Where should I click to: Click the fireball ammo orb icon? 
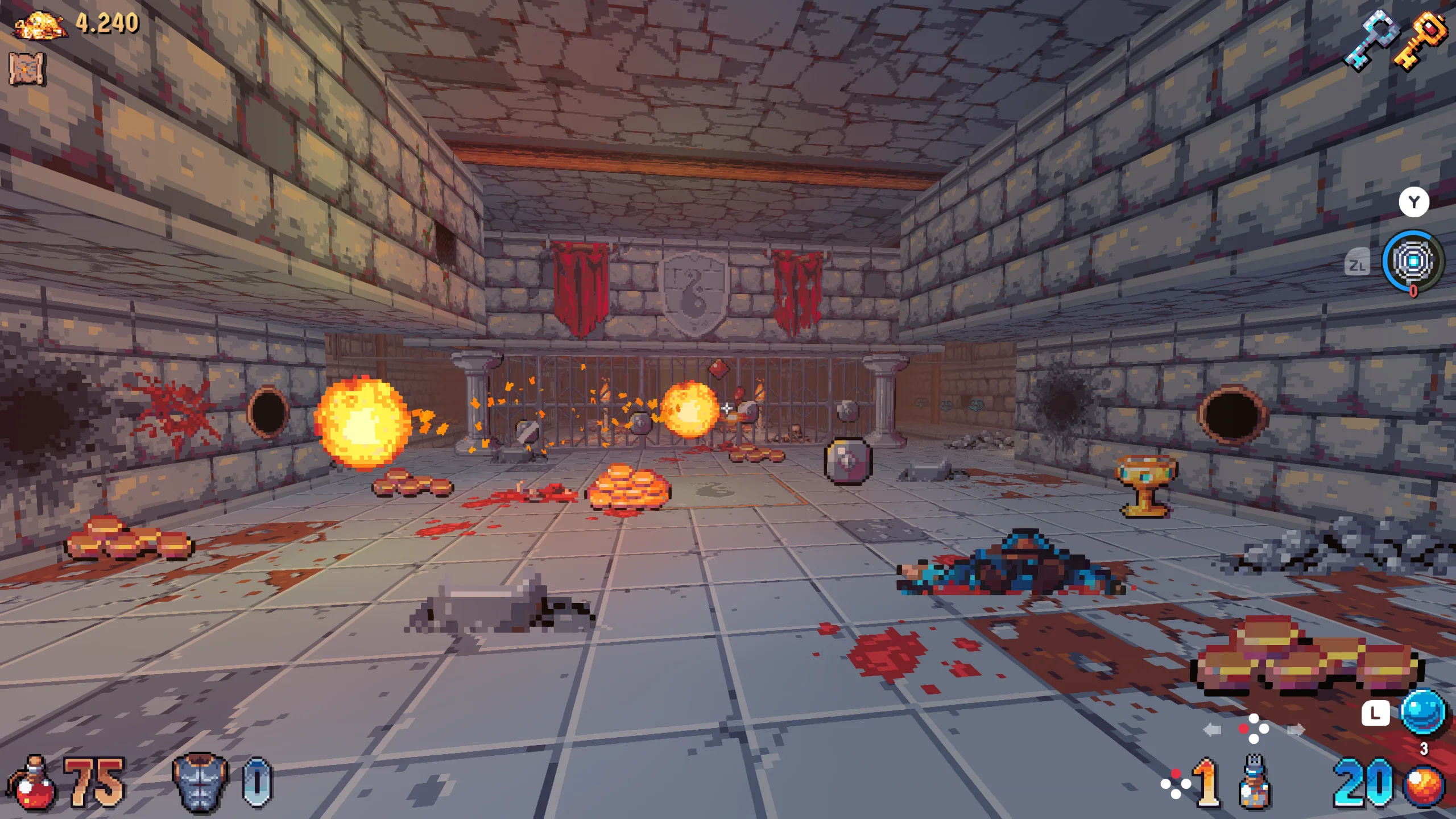click(x=1424, y=787)
